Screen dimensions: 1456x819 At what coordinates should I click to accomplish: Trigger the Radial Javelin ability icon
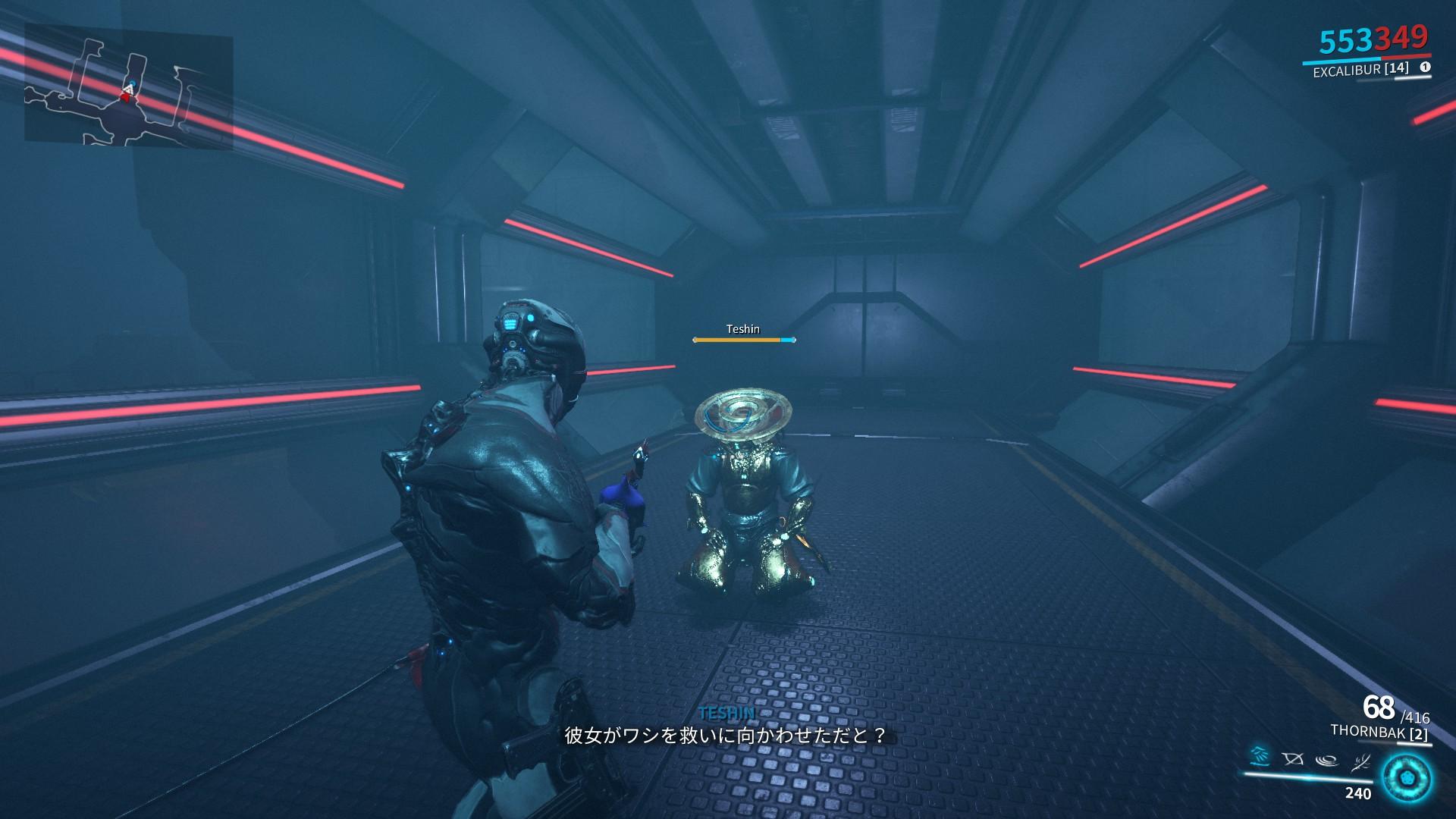pyautogui.click(x=1326, y=758)
